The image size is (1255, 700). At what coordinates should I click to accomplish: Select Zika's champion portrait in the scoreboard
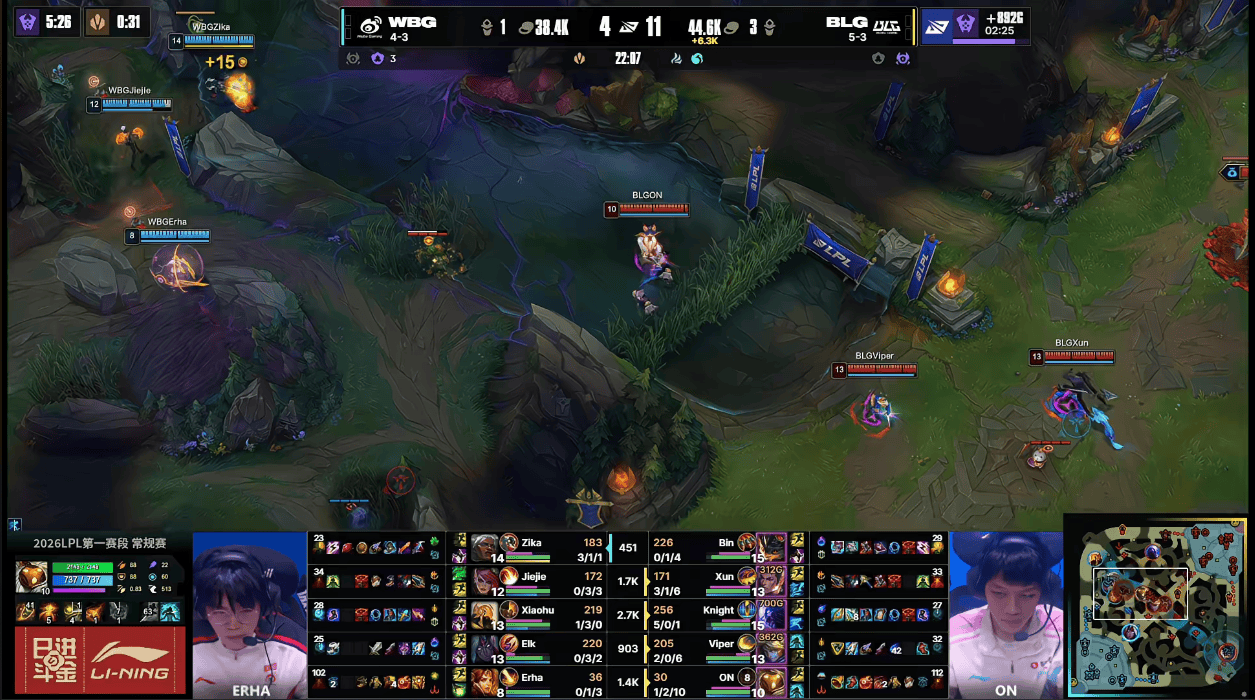coord(485,547)
